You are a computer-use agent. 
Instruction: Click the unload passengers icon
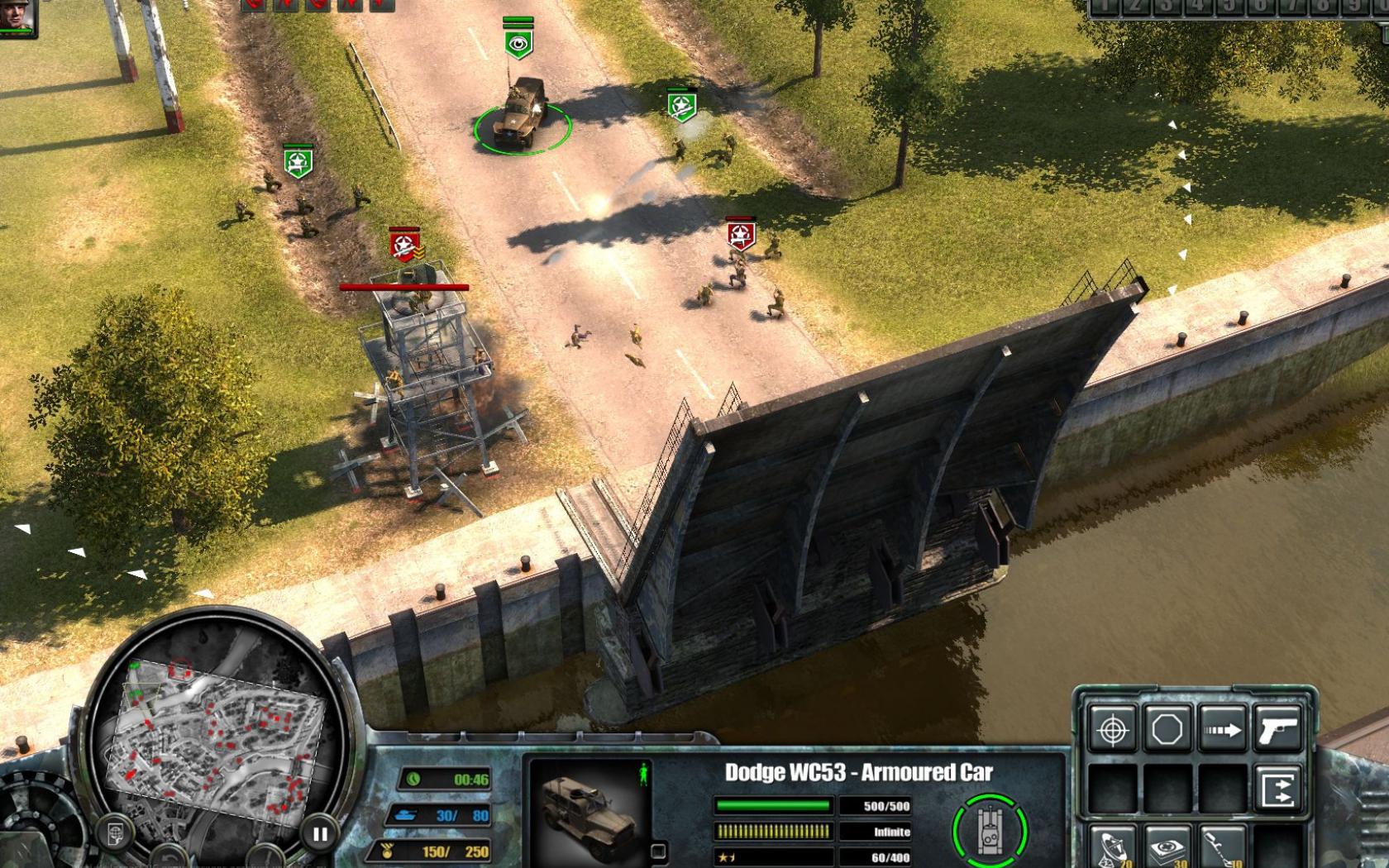coord(1277,787)
